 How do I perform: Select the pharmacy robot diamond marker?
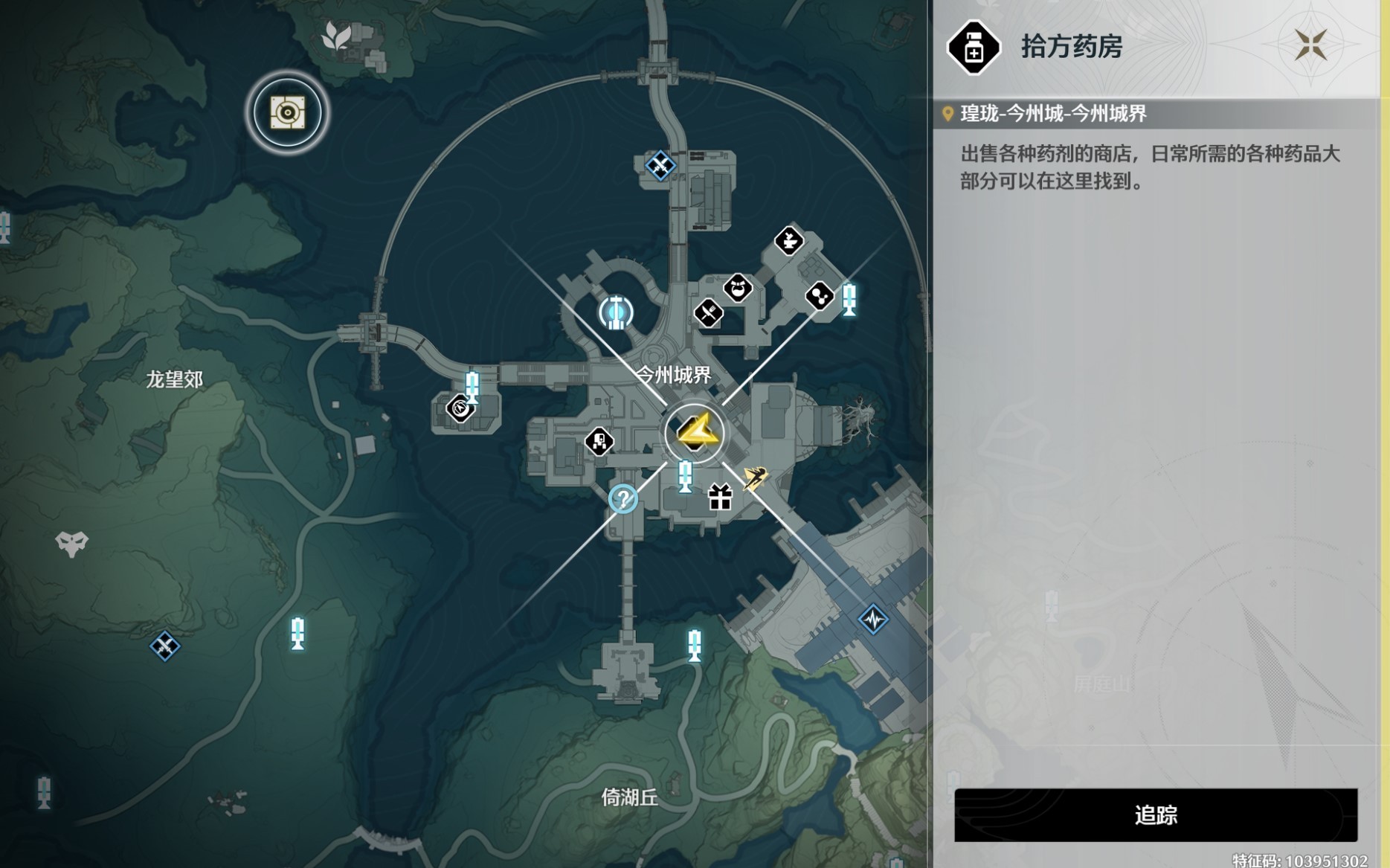tap(599, 442)
